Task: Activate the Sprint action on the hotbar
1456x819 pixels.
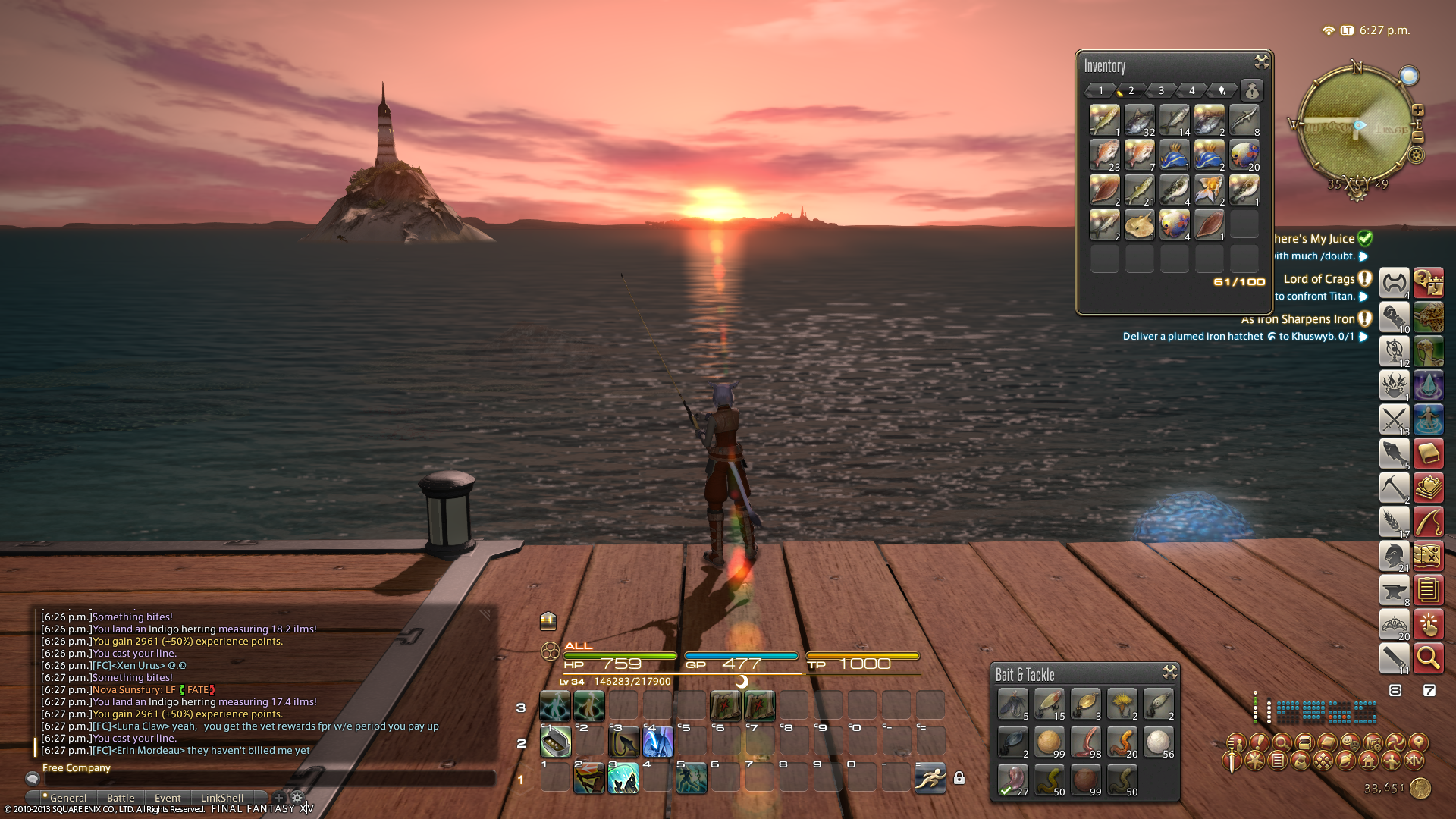Action: (930, 778)
